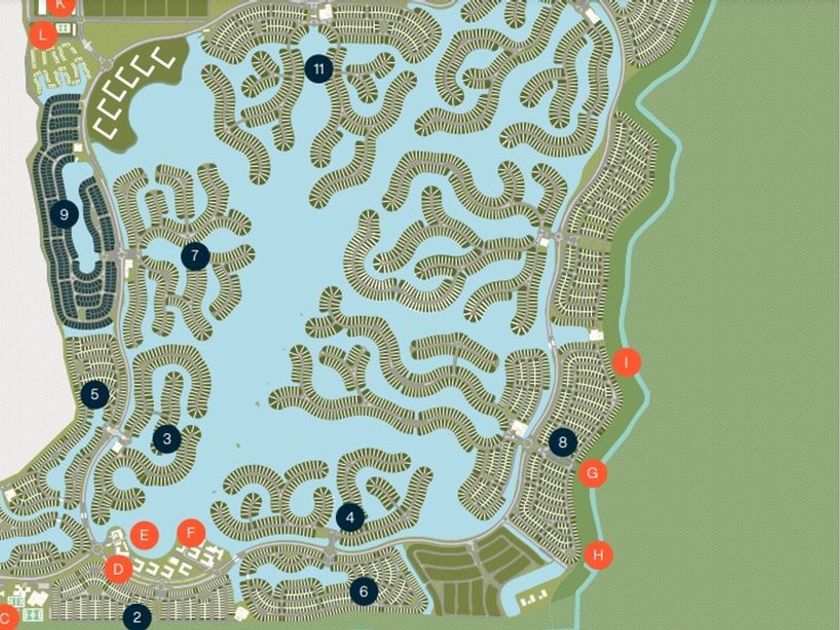Choose orange map marker F
Image resolution: width=840 pixels, height=630 pixels.
(x=191, y=533)
